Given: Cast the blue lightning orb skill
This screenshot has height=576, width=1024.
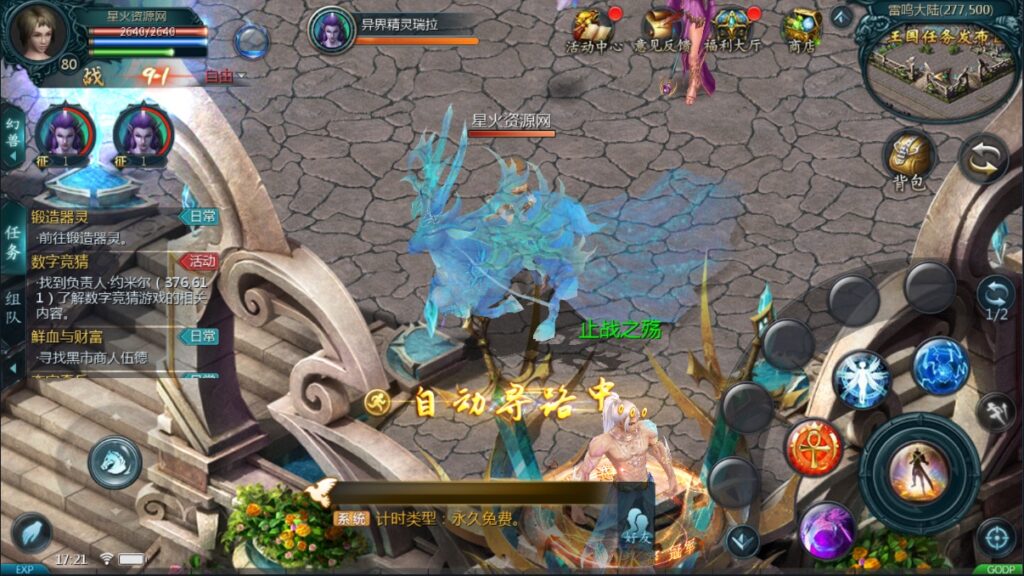Looking at the screenshot, I should click(x=940, y=365).
